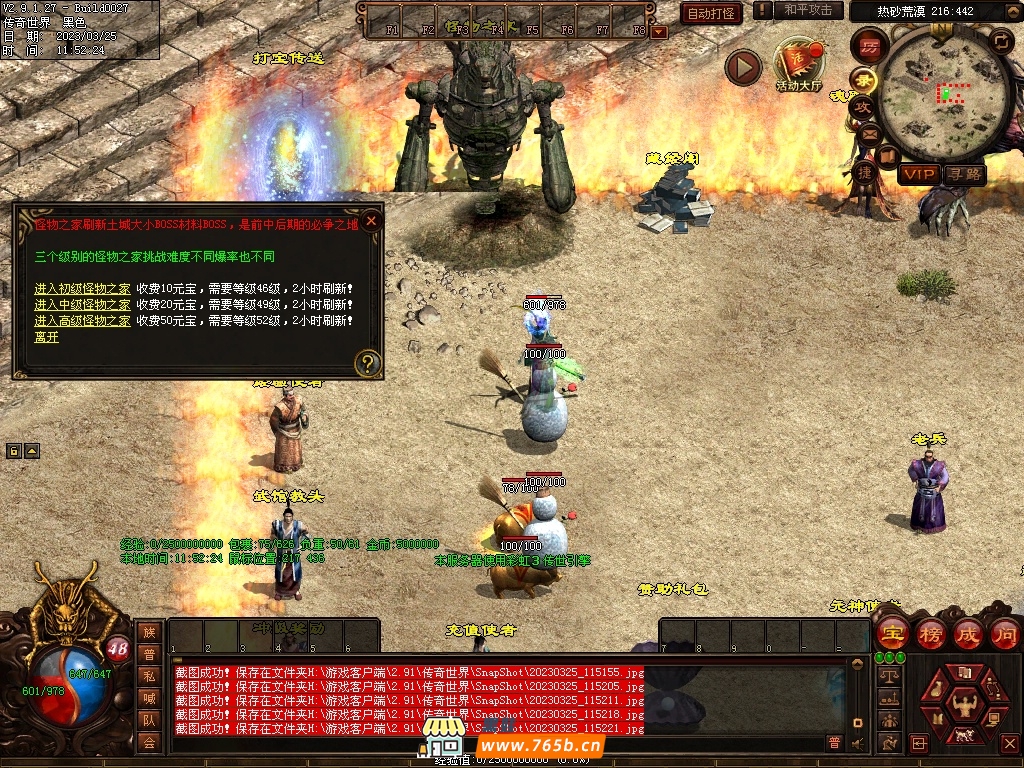Close the NPC dialogue window
Screen dimensions: 1024x768
coord(371,220)
